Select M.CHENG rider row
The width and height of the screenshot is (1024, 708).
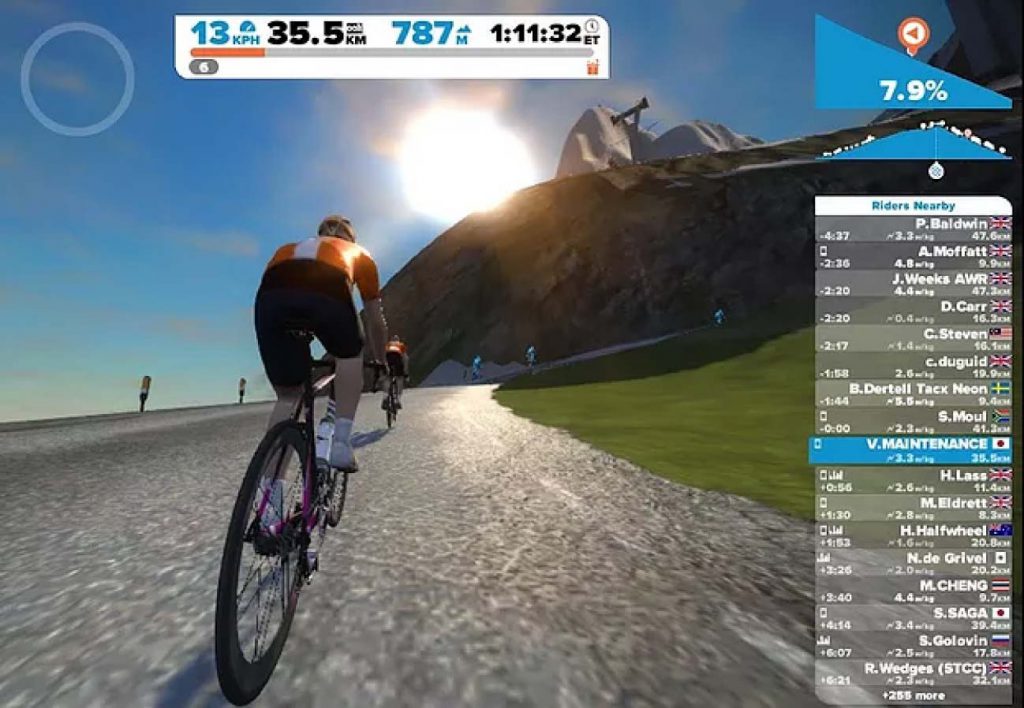click(x=914, y=590)
